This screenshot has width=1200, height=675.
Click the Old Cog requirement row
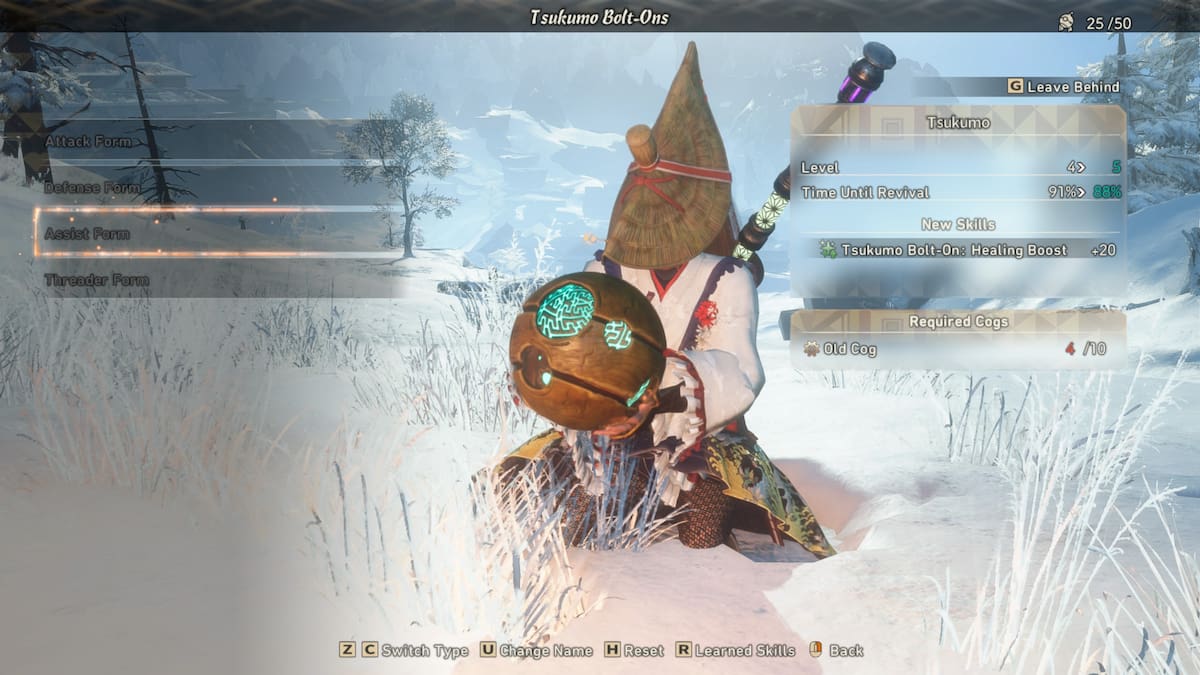tap(957, 349)
